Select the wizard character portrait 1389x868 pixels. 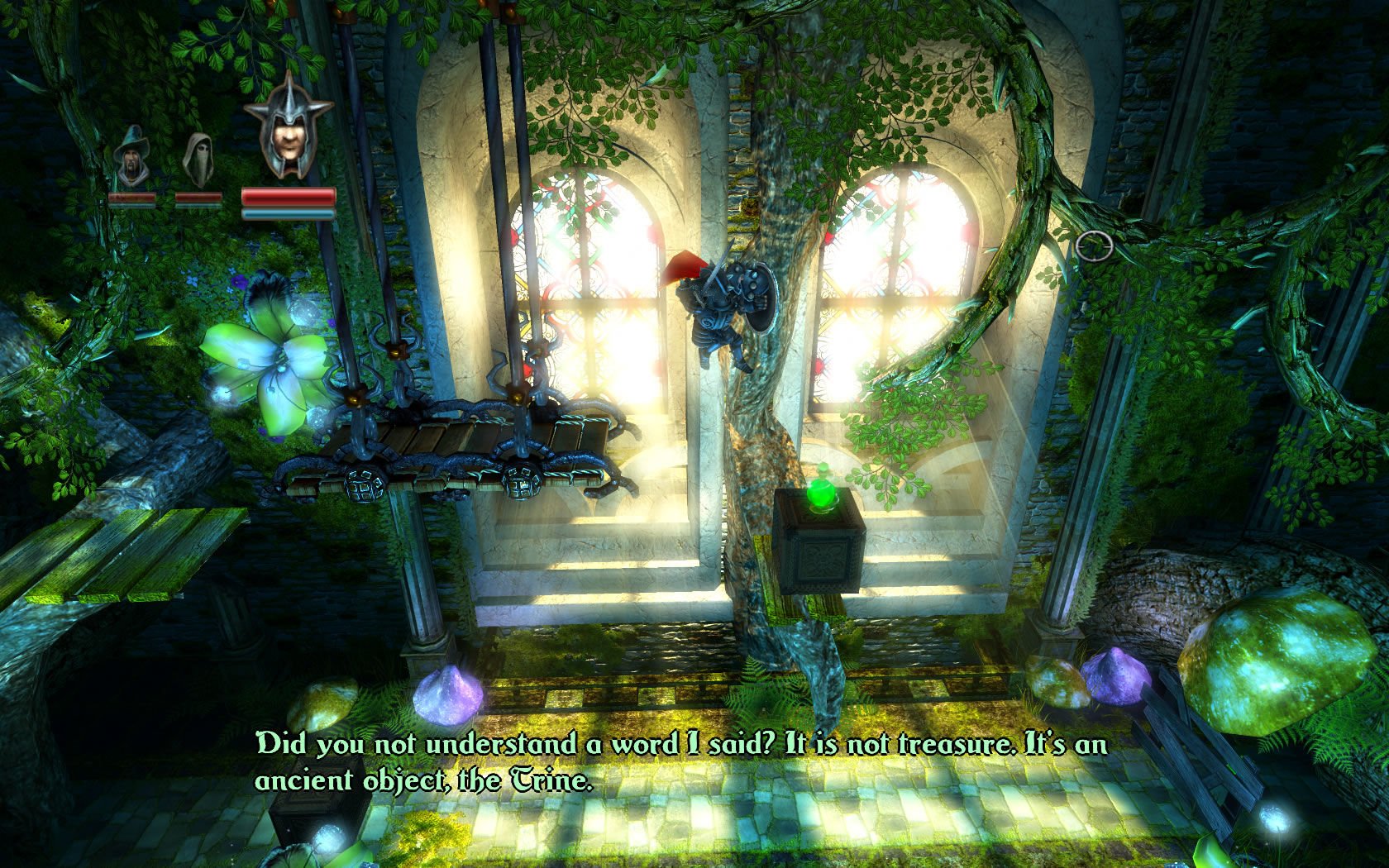point(131,157)
